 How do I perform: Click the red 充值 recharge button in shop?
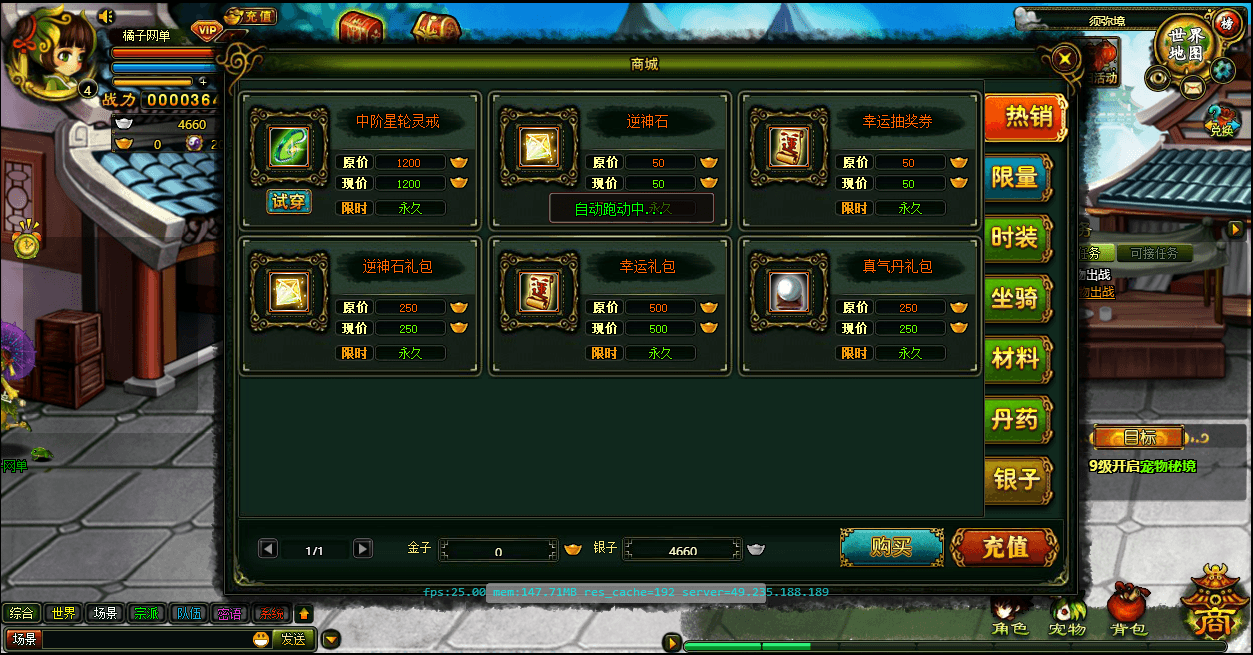coord(1004,547)
